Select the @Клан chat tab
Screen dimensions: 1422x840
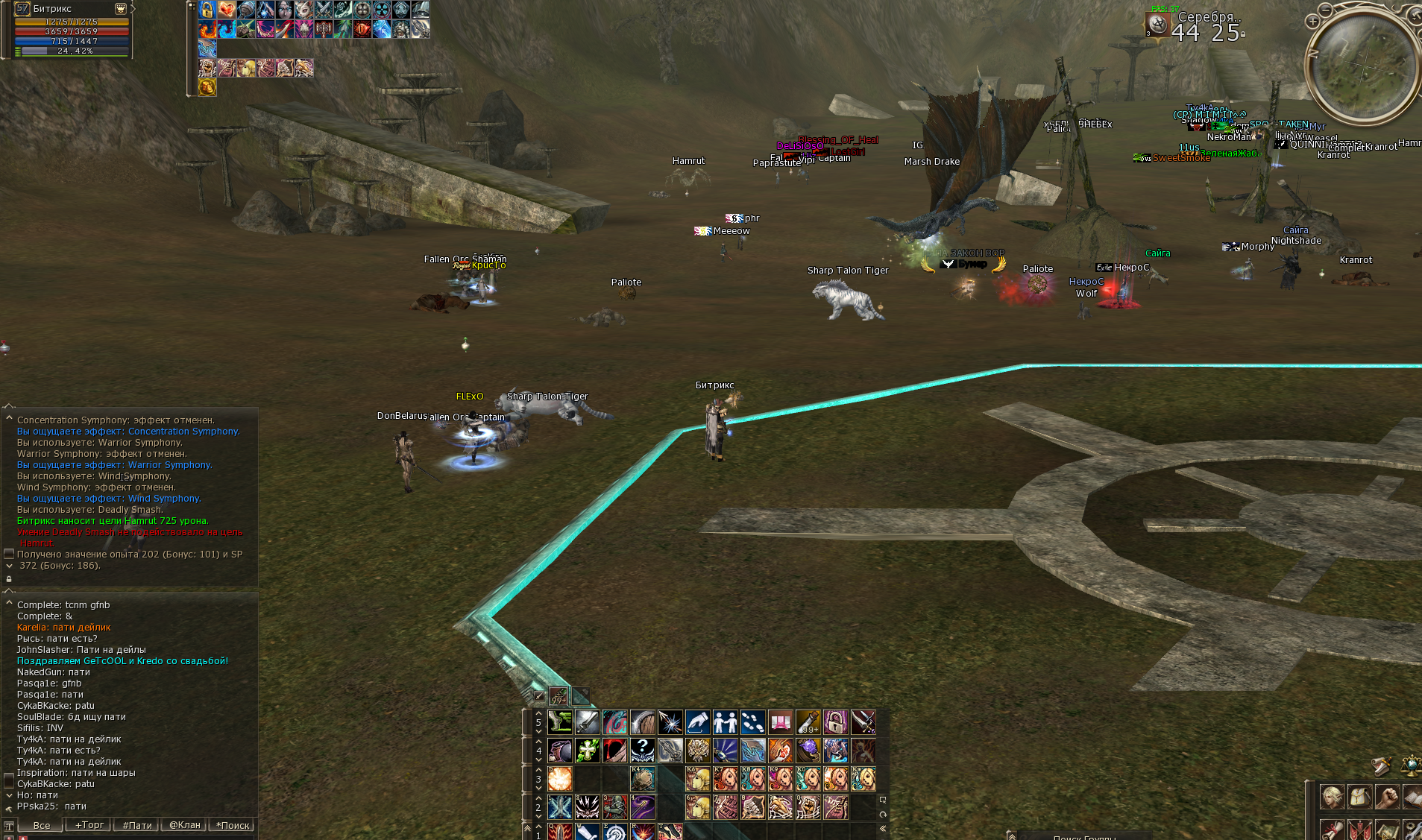pyautogui.click(x=185, y=825)
